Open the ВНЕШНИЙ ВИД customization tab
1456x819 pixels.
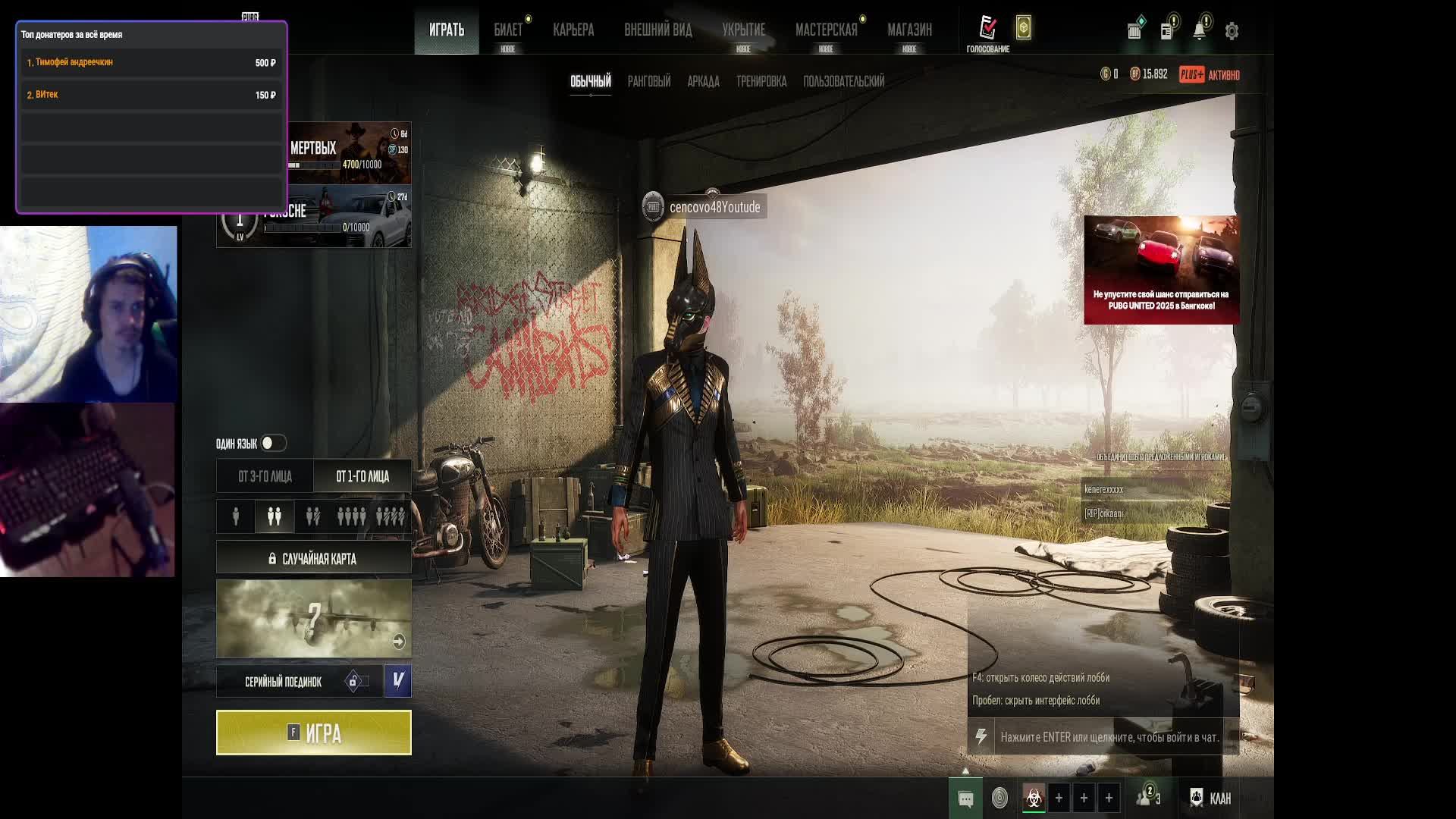[657, 30]
